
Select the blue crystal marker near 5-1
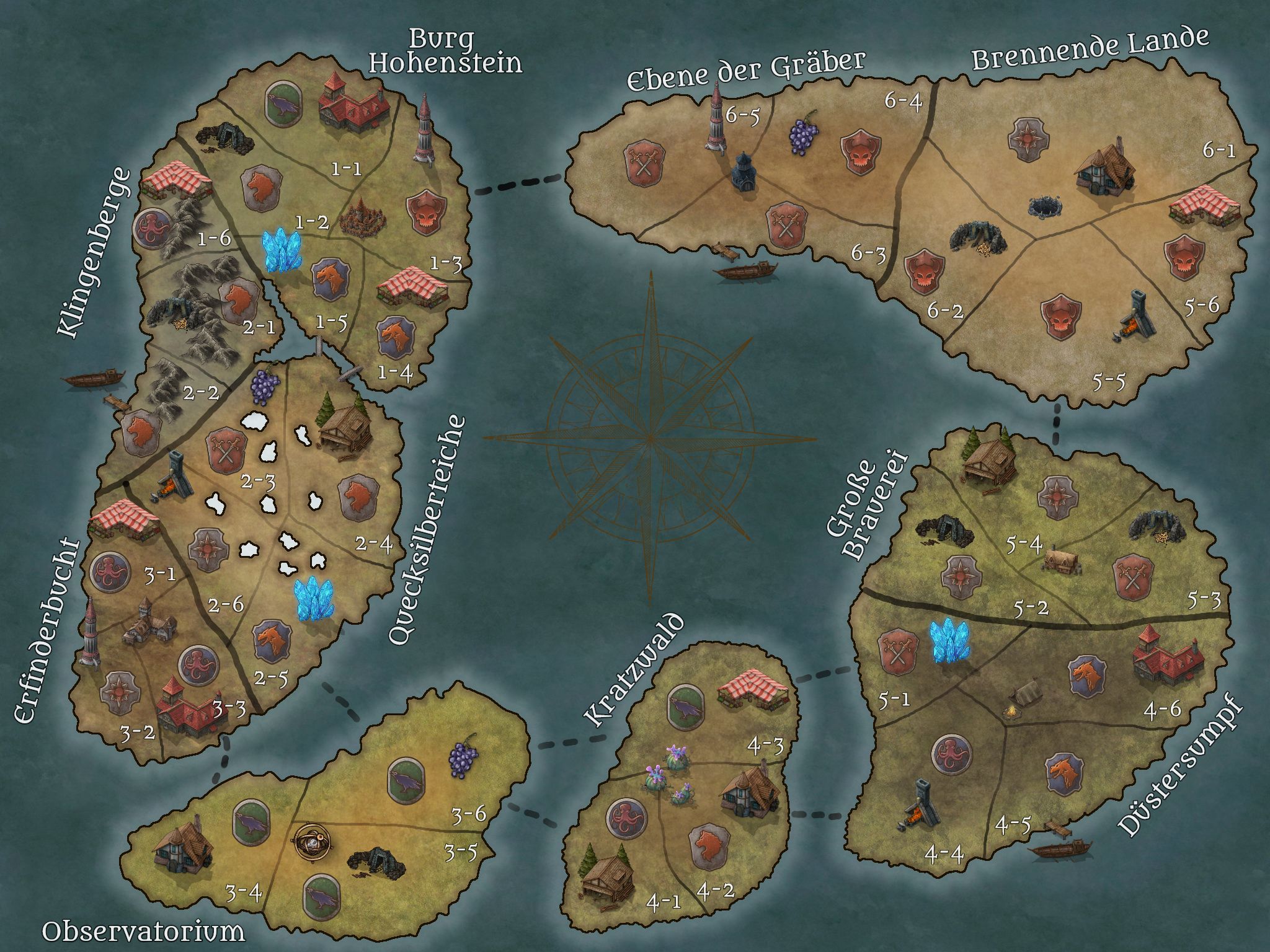(x=949, y=642)
